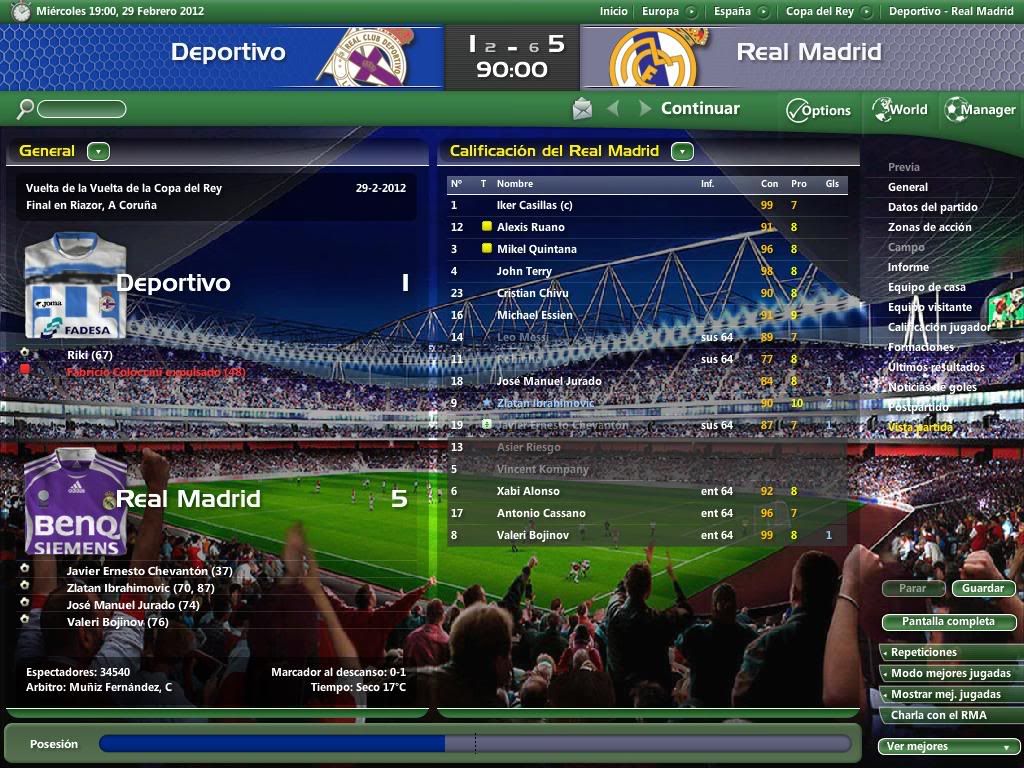
Task: Open Equipo de casa view
Action: (x=926, y=287)
